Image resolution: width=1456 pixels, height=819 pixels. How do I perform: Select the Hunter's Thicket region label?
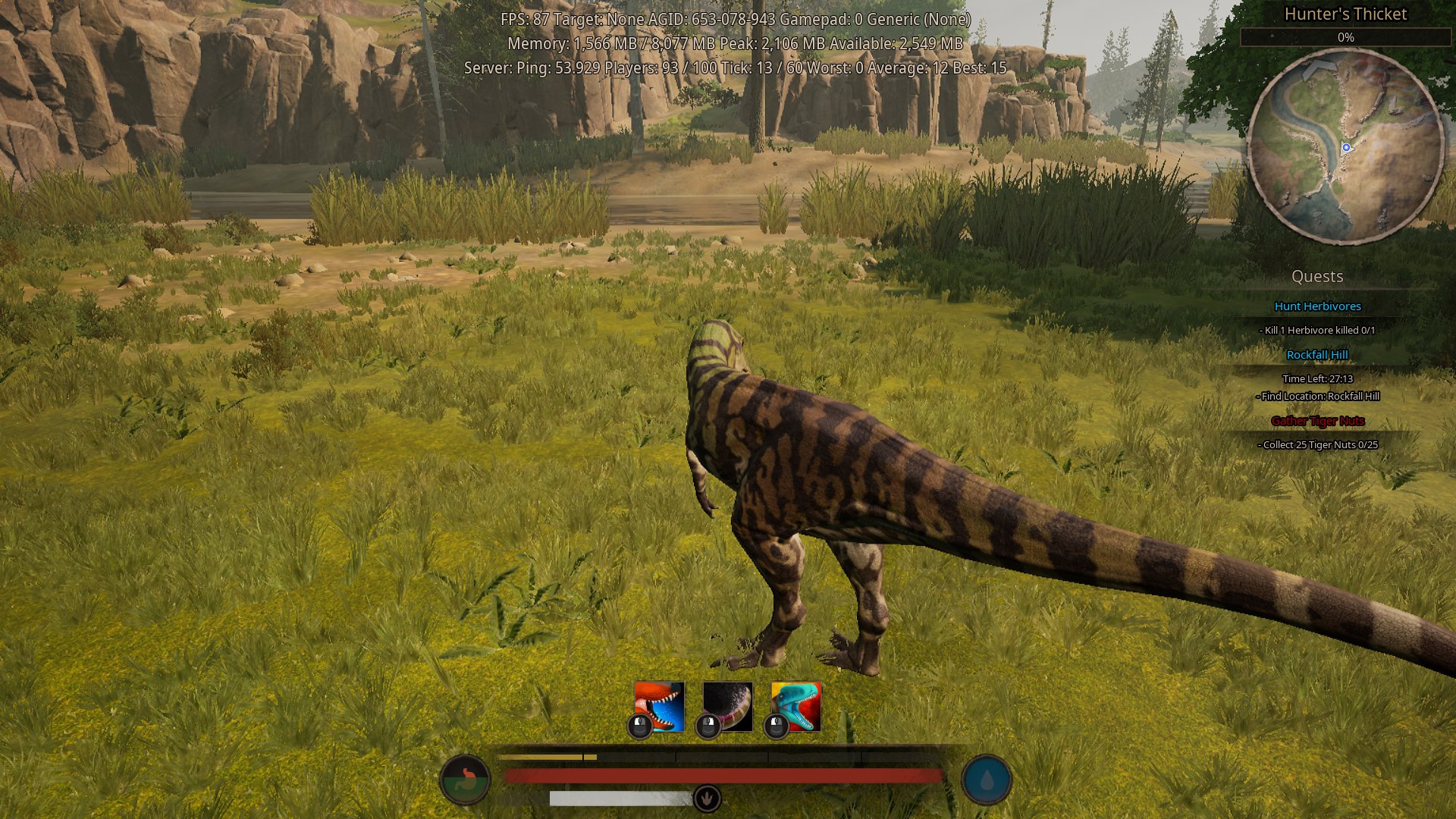(1346, 14)
